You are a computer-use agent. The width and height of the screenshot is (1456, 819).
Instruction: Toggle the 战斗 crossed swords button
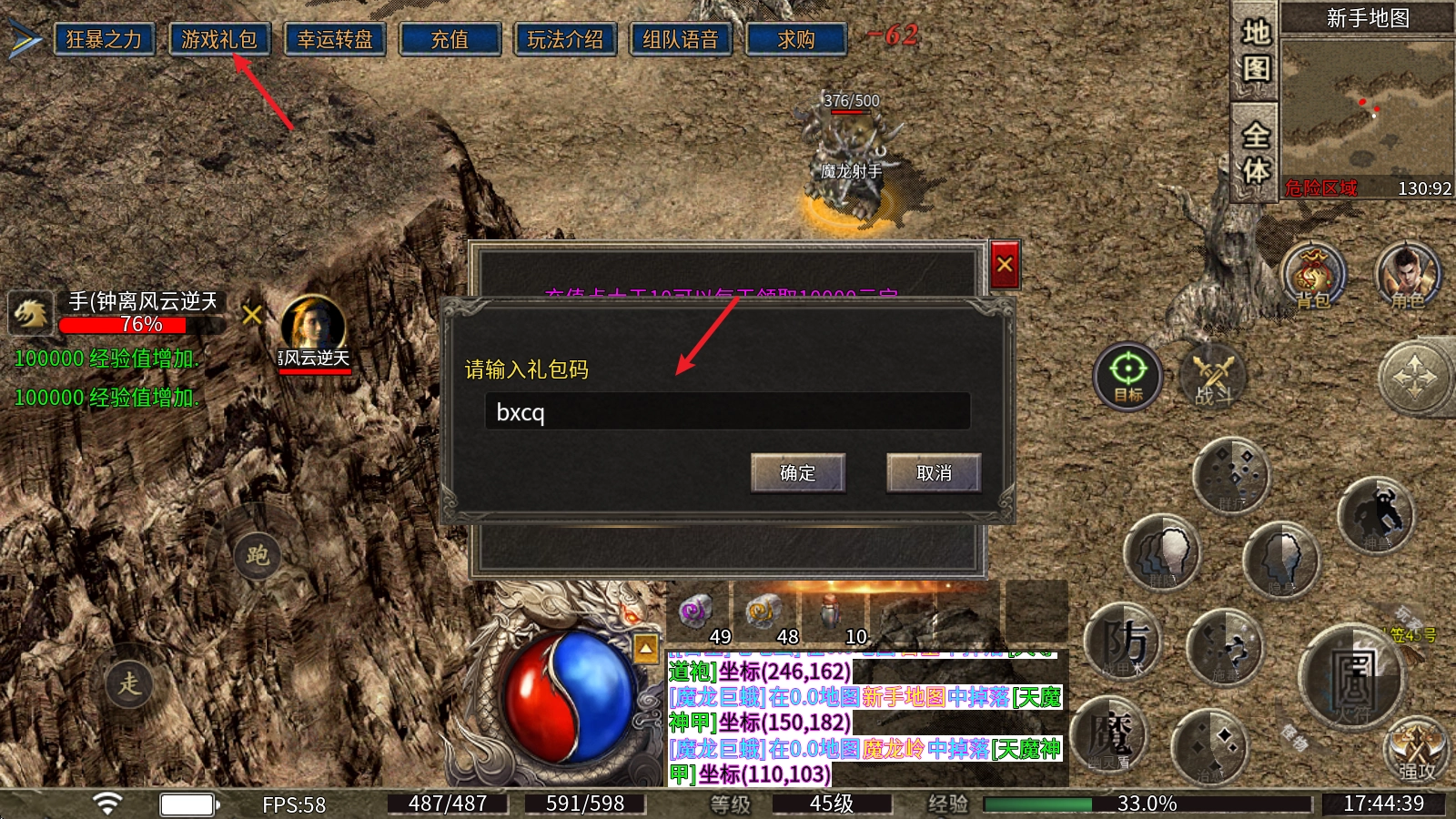[x=1213, y=375]
